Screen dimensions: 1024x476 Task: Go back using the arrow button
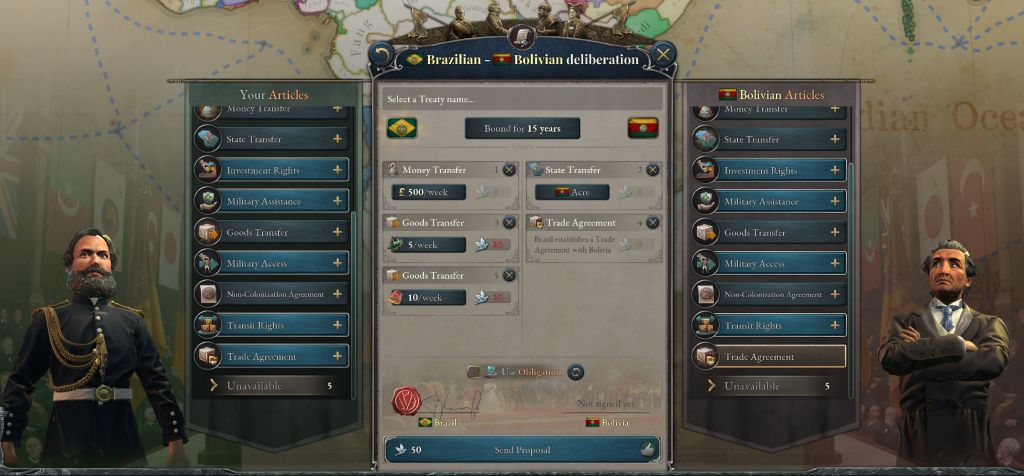pos(381,55)
